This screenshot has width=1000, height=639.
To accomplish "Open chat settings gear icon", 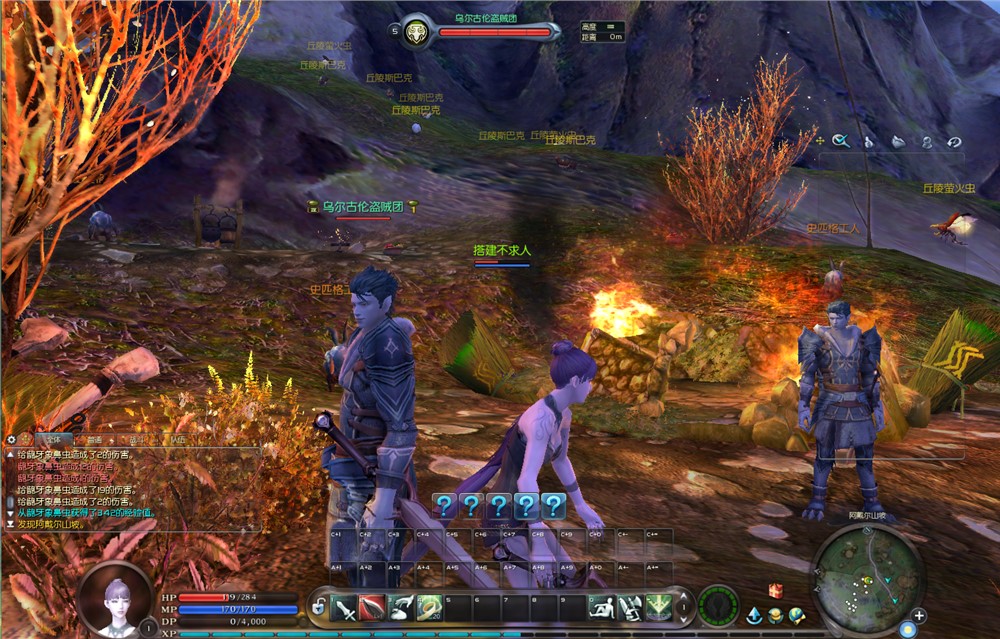I will (12, 439).
